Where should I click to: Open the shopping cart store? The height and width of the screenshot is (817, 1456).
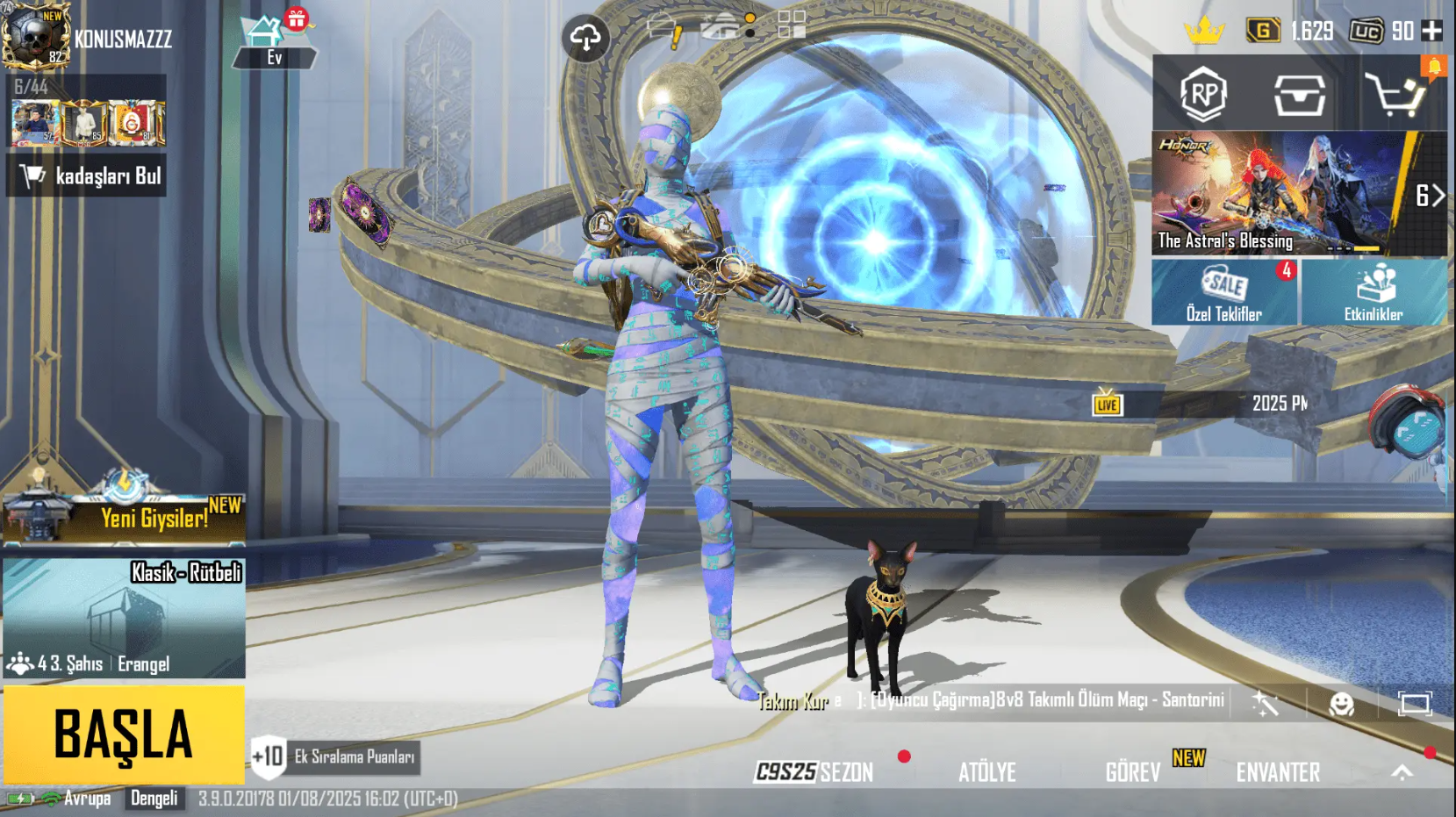[1394, 95]
